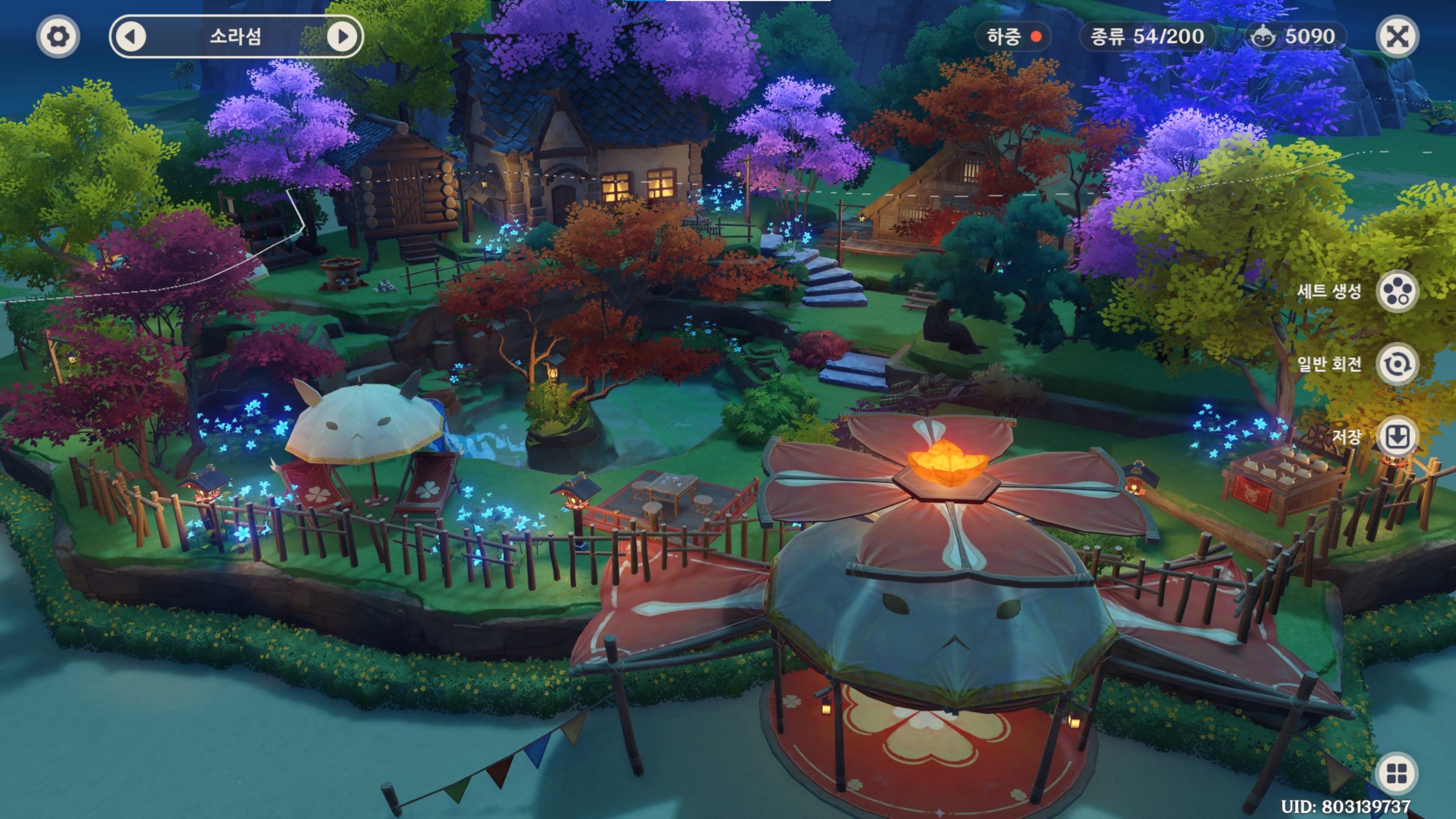Close the furnishing editor with the X button

[x=1397, y=37]
